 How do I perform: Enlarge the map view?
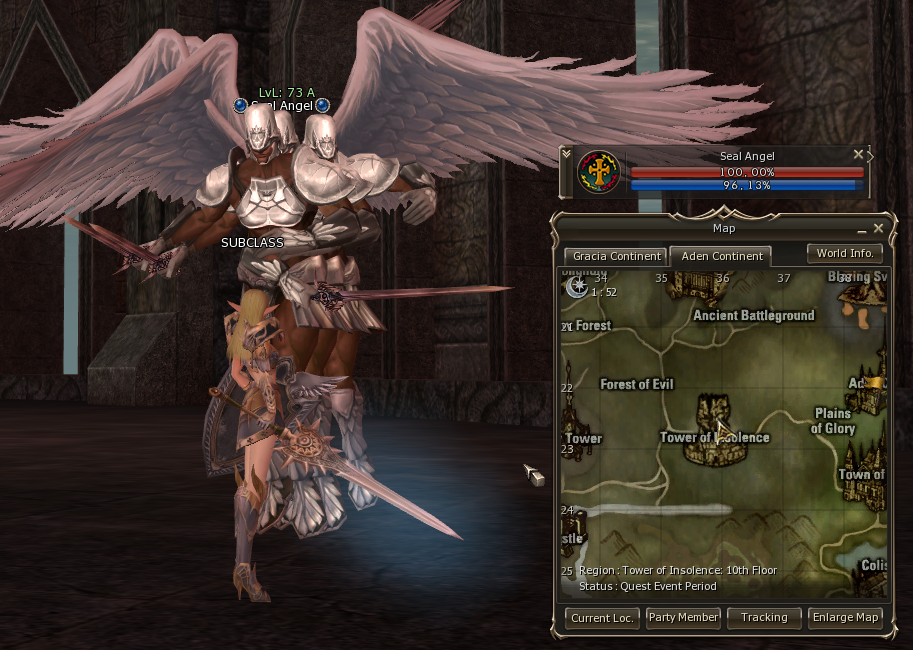coord(845,617)
